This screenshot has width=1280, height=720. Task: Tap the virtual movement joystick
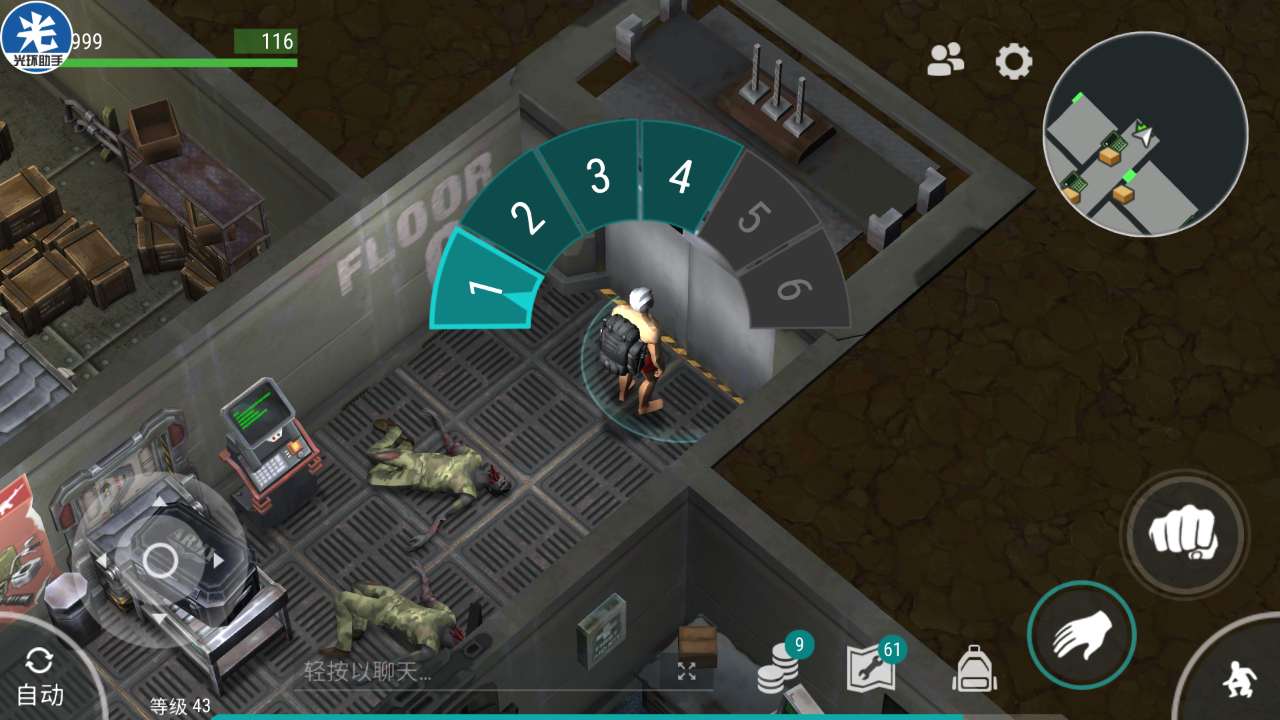(x=160, y=560)
